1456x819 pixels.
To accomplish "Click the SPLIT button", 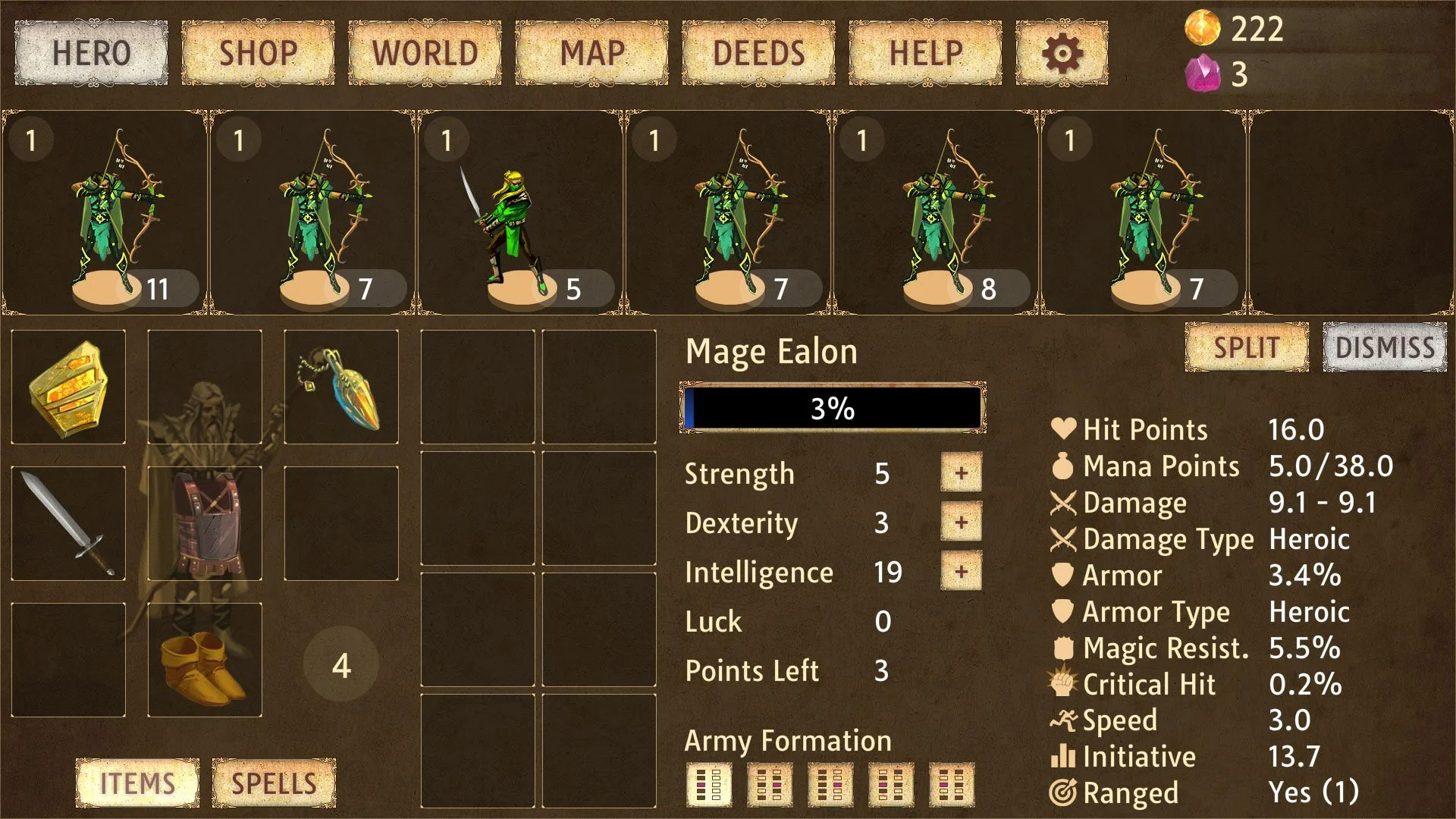I will click(x=1247, y=347).
